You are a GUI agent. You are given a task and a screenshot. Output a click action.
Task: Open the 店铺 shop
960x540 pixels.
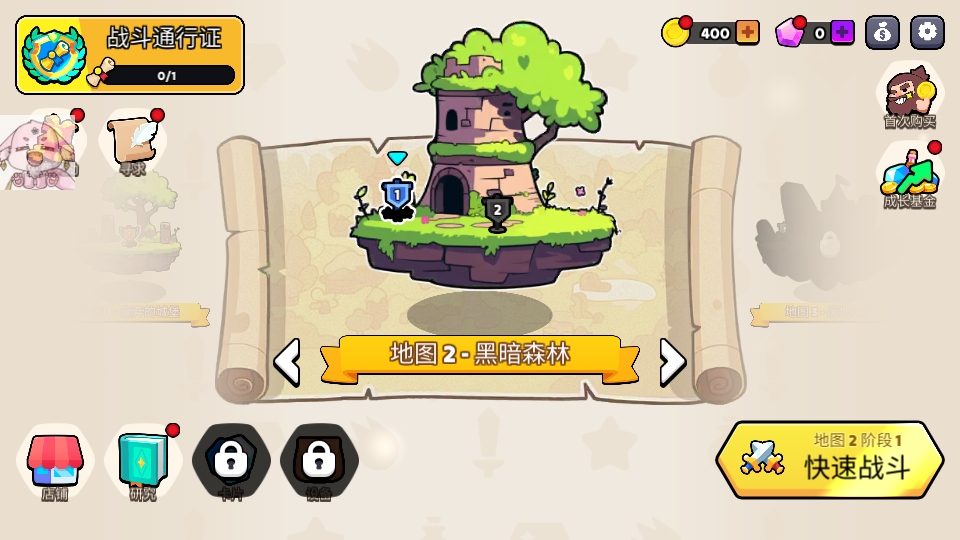(55, 464)
